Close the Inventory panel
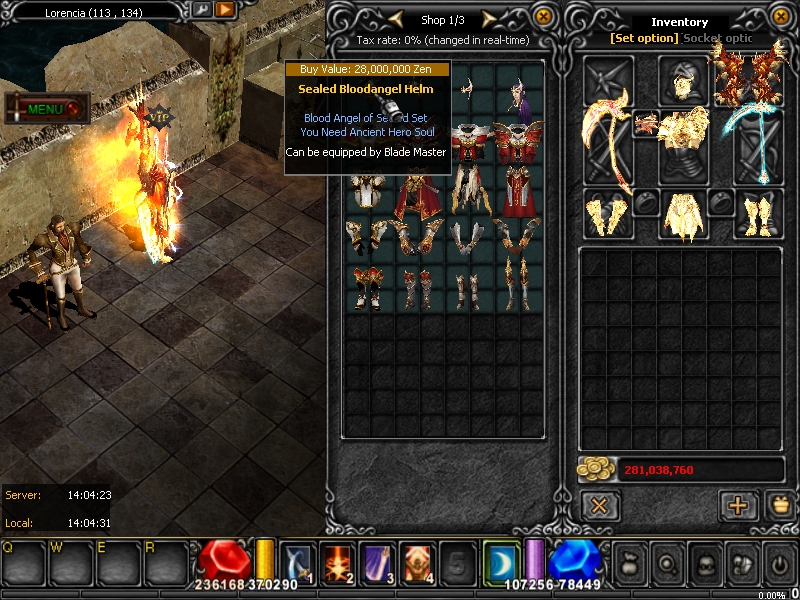The image size is (800, 600). (777, 17)
